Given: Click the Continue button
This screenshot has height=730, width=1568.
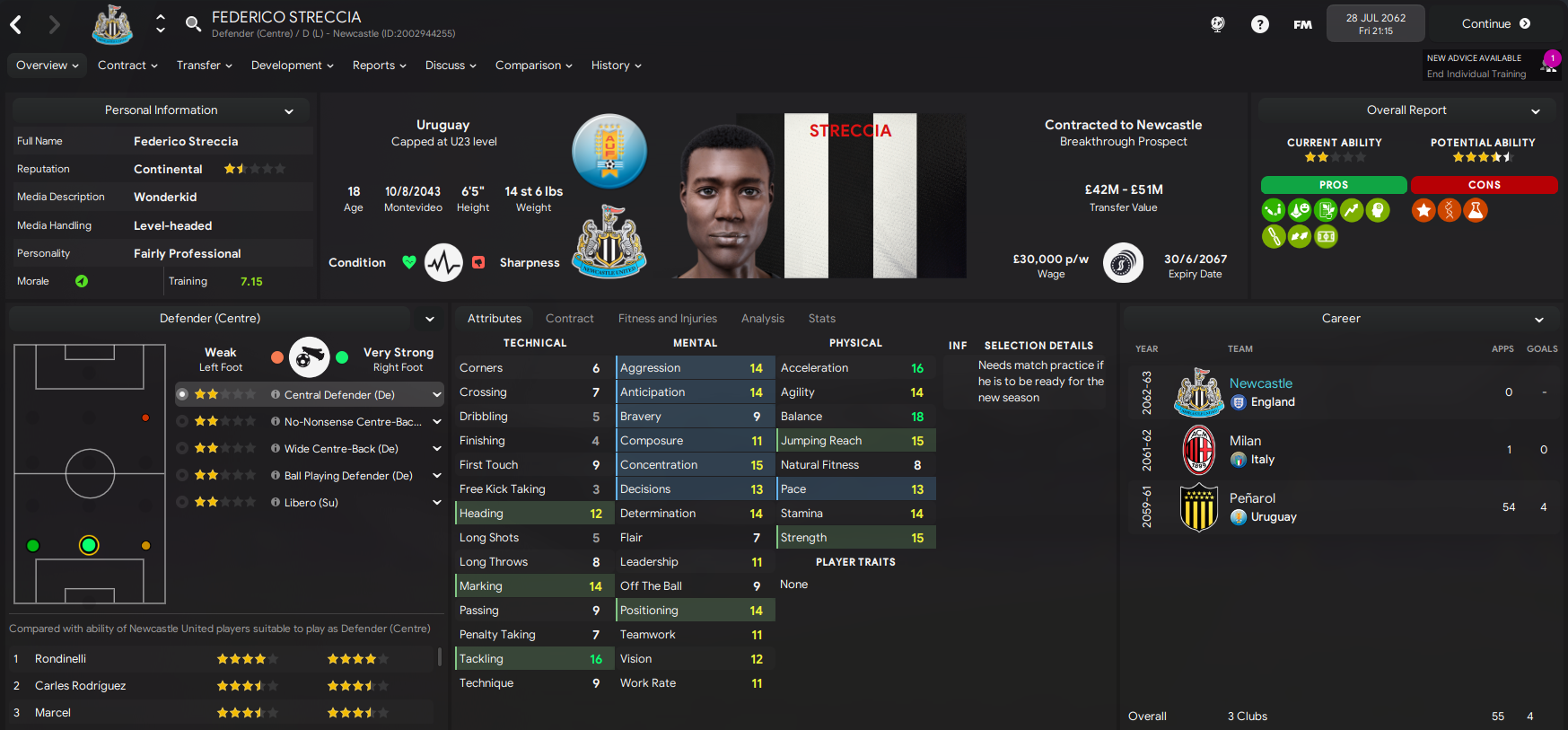Looking at the screenshot, I should pyautogui.click(x=1495, y=24).
